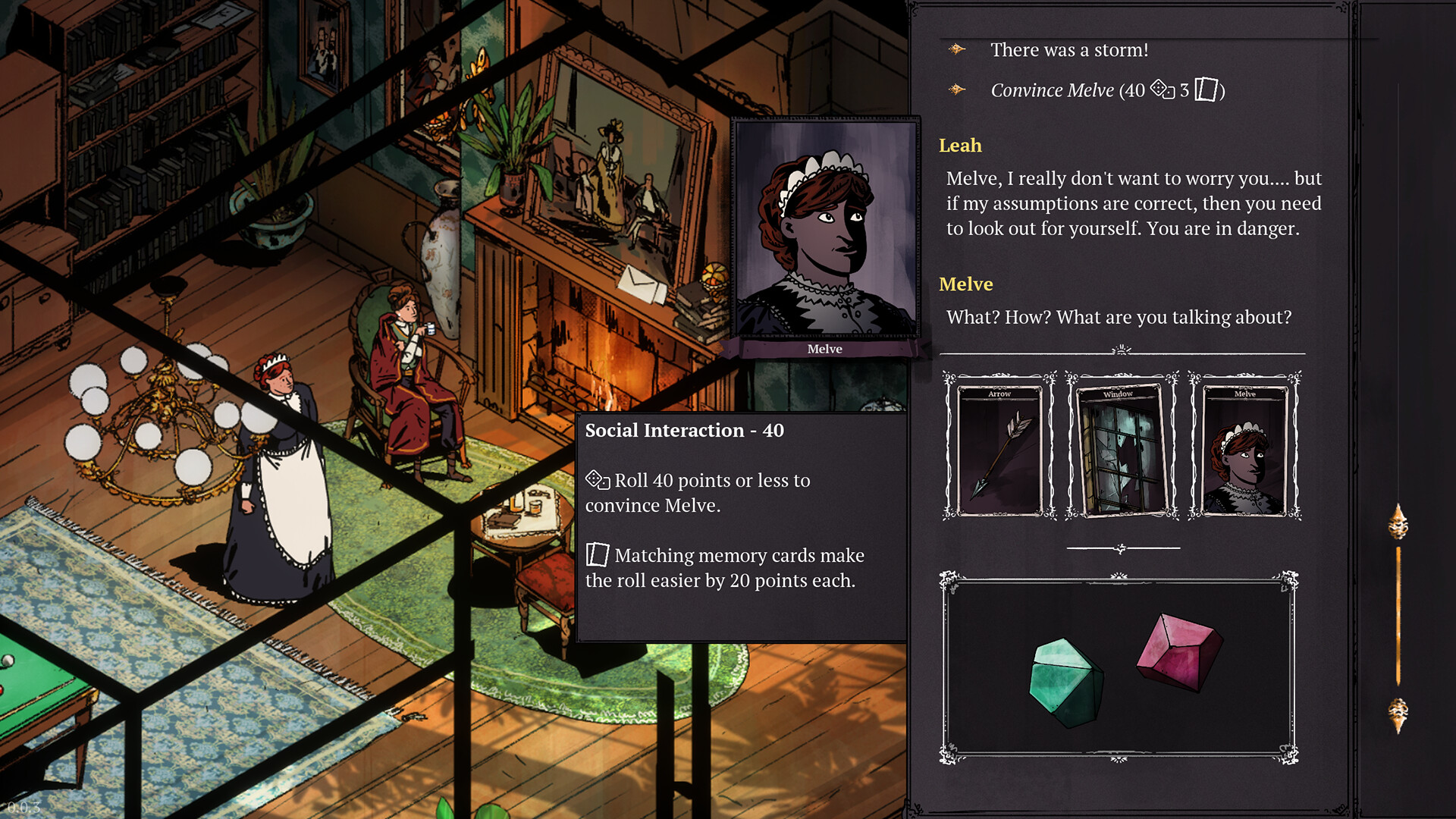Click the memory cards icon in the Convince Melve option

(x=1206, y=89)
